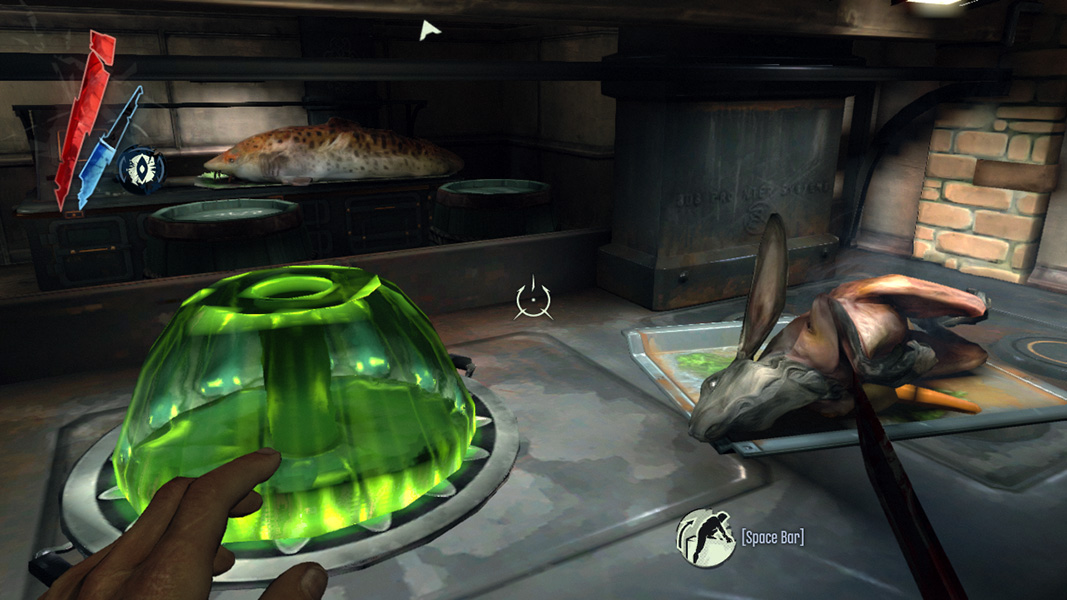Viewport: 1067px width, 600px height.
Task: Click the white objective marker arrow
Action: [x=429, y=31]
